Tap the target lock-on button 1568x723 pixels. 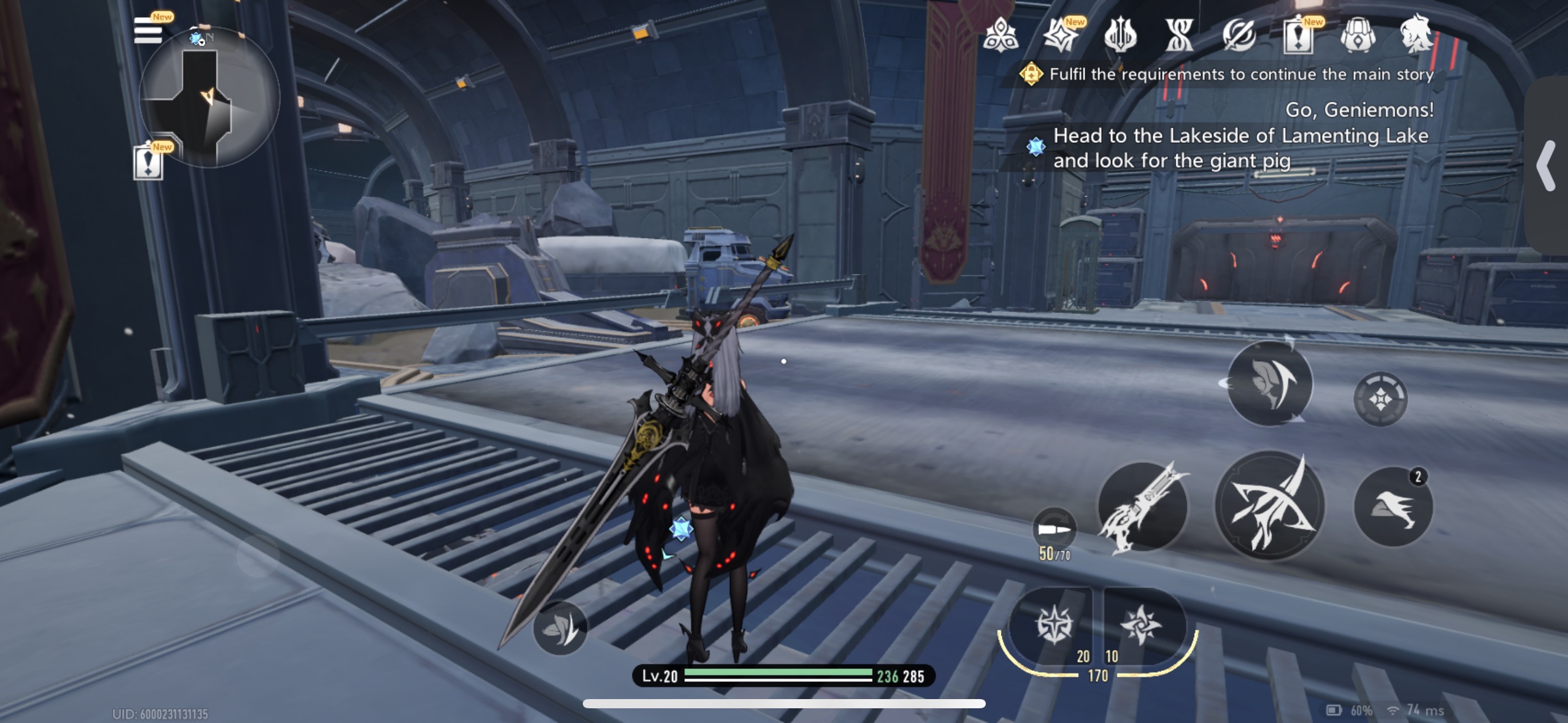click(1380, 399)
